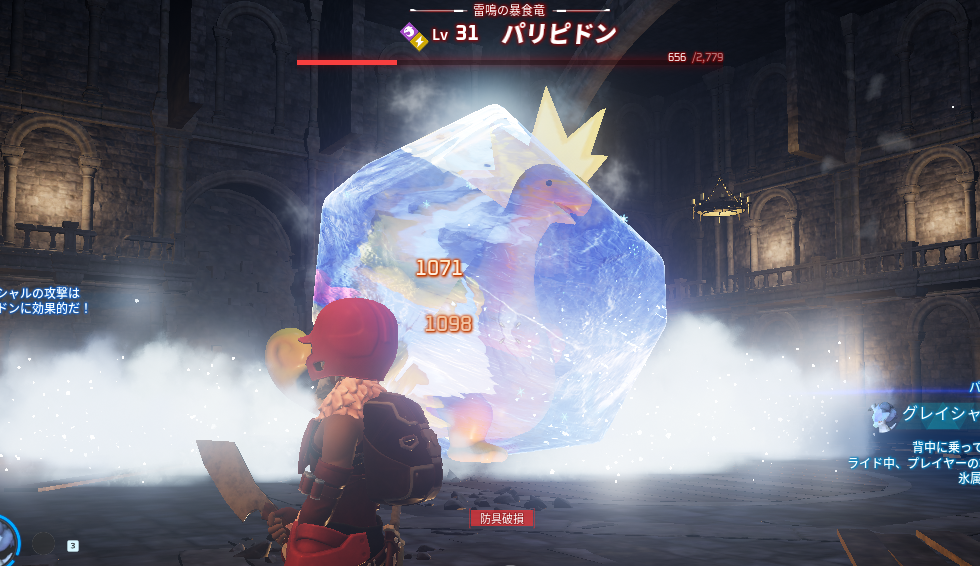Select the partner pal portrait with blue ring

click(5, 541)
